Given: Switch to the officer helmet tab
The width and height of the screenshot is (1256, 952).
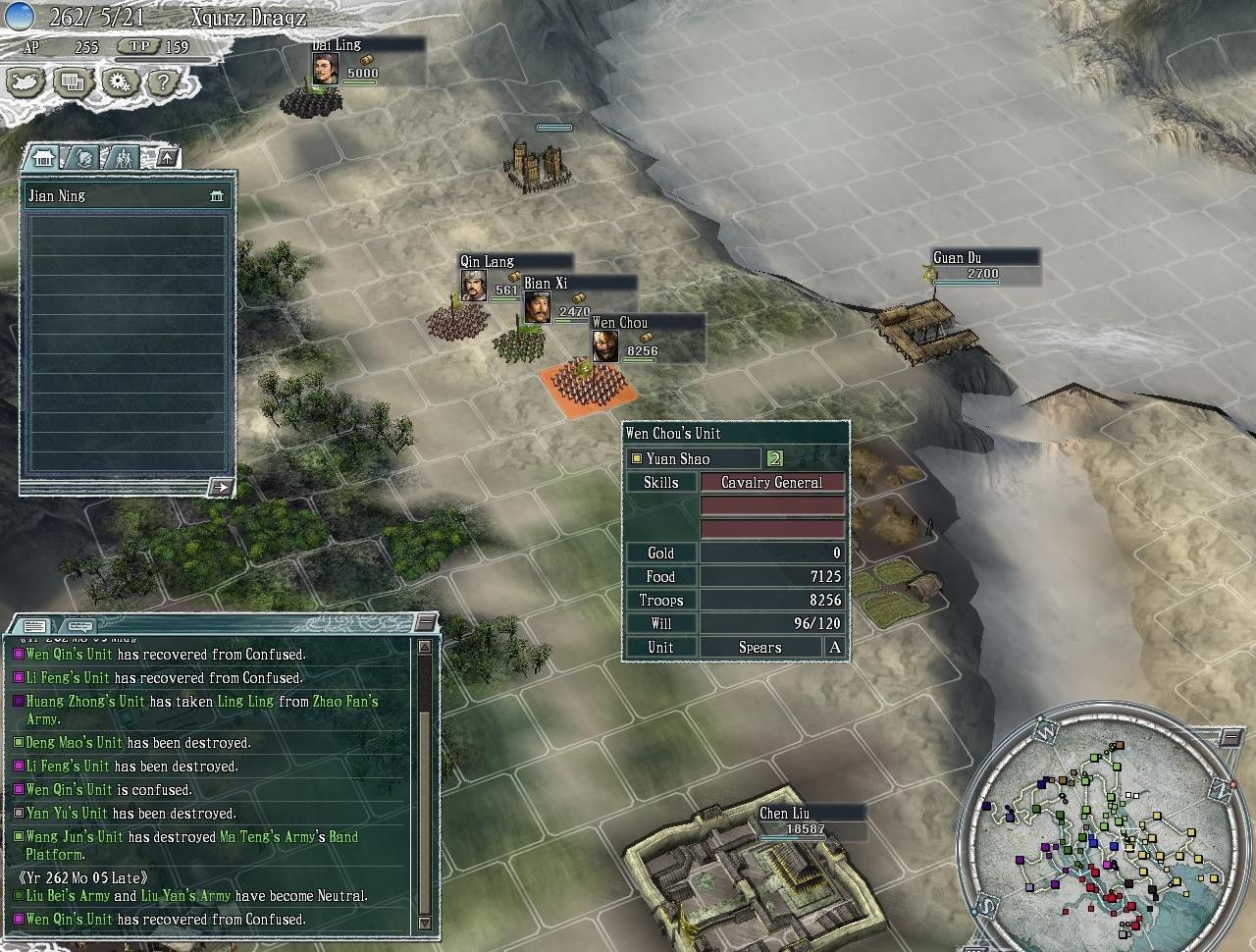Looking at the screenshot, I should click(x=84, y=157).
